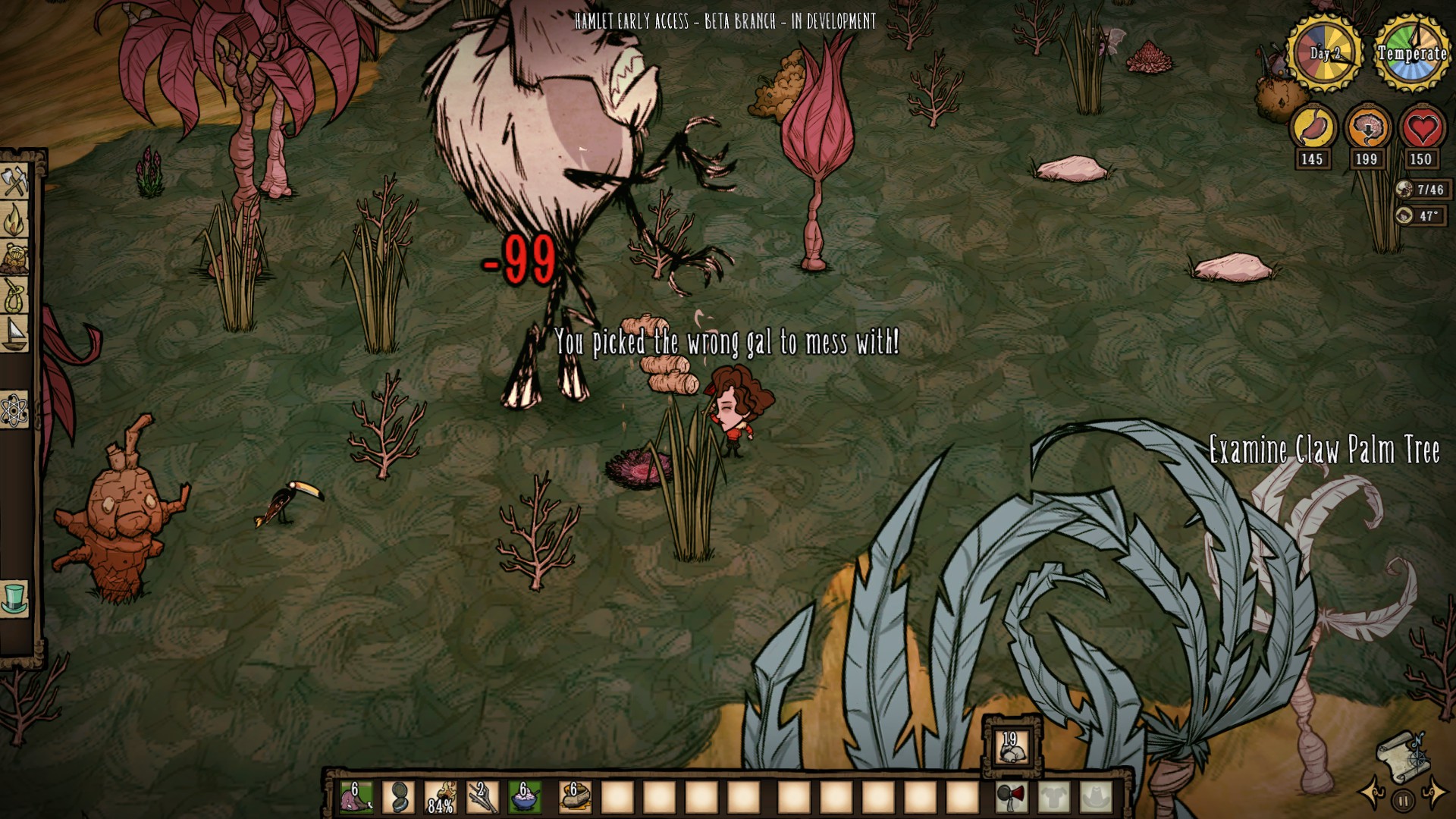Click the empty hat equipment slot
This screenshot has height=819, width=1456.
click(x=1097, y=797)
